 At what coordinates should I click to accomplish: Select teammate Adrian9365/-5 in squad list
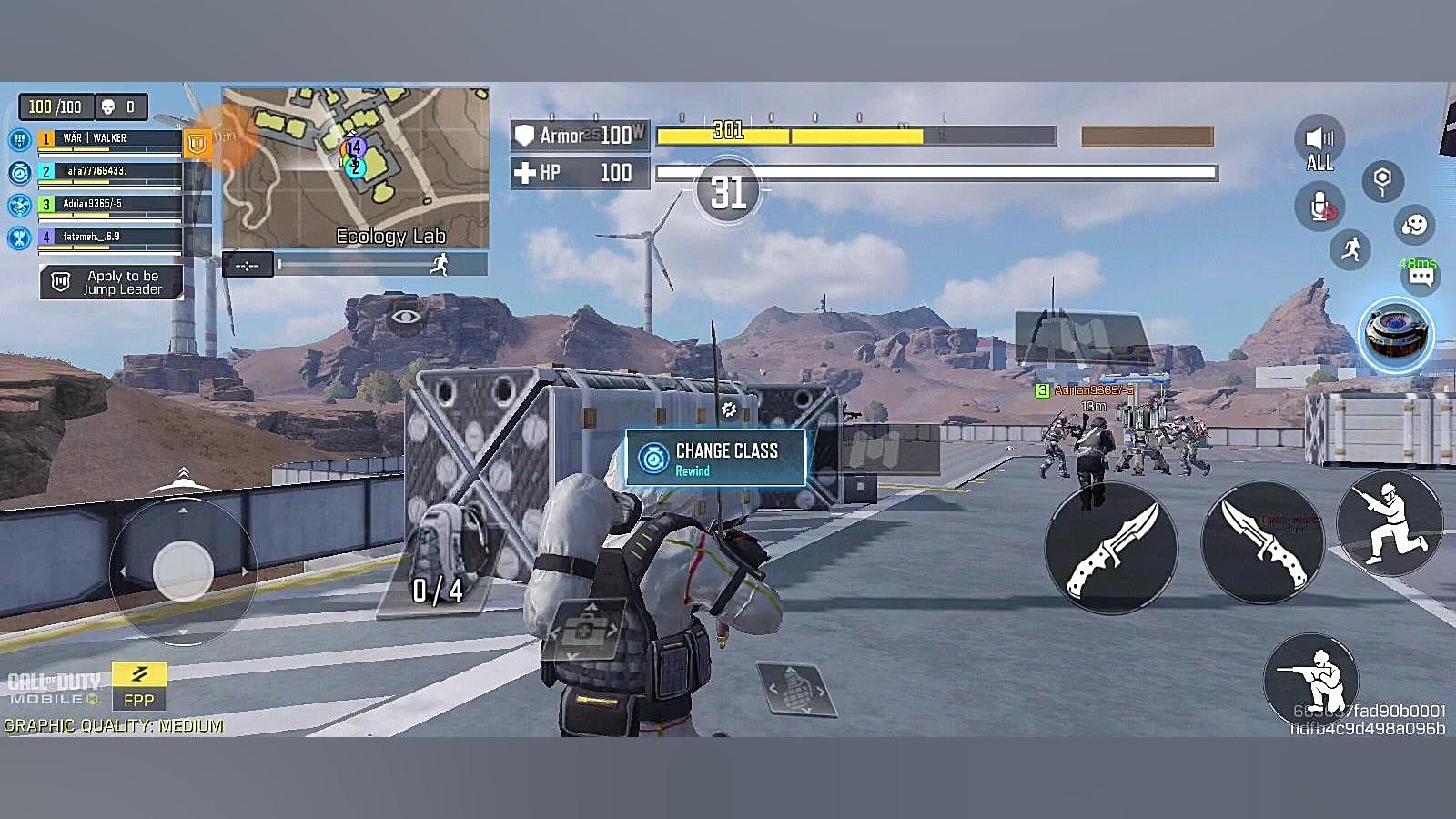pos(109,204)
